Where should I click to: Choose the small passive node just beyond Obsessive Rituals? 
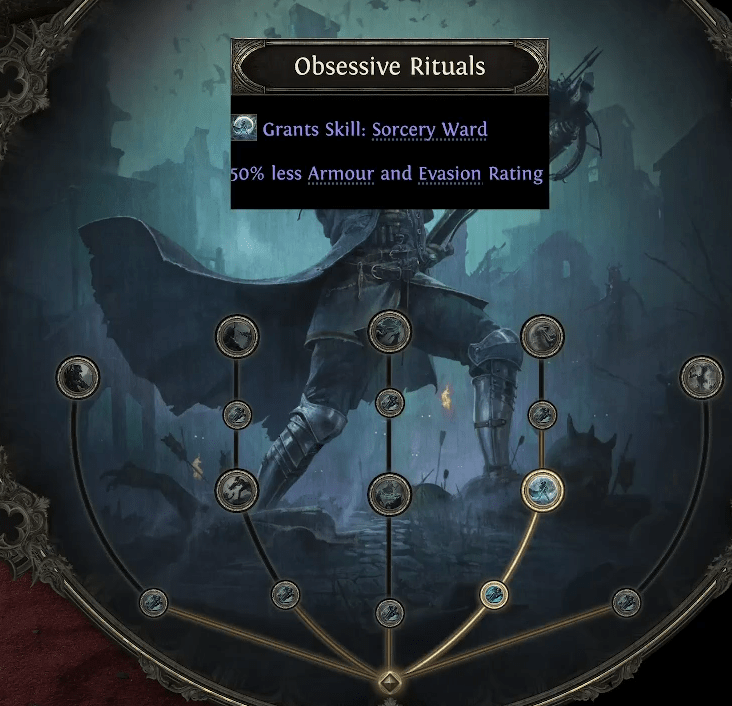tap(542, 414)
